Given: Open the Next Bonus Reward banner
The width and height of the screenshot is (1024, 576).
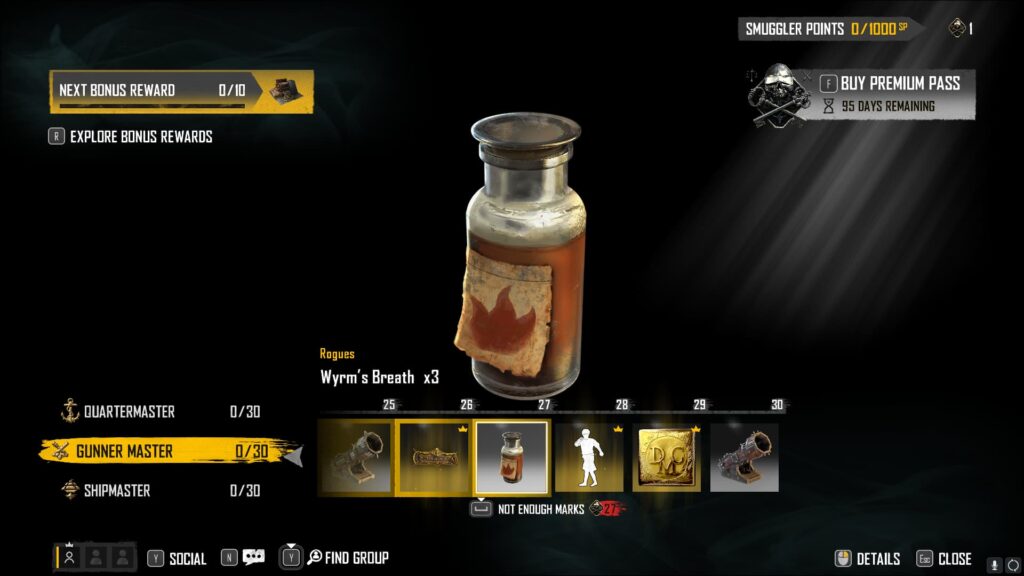Looking at the screenshot, I should 181,91.
